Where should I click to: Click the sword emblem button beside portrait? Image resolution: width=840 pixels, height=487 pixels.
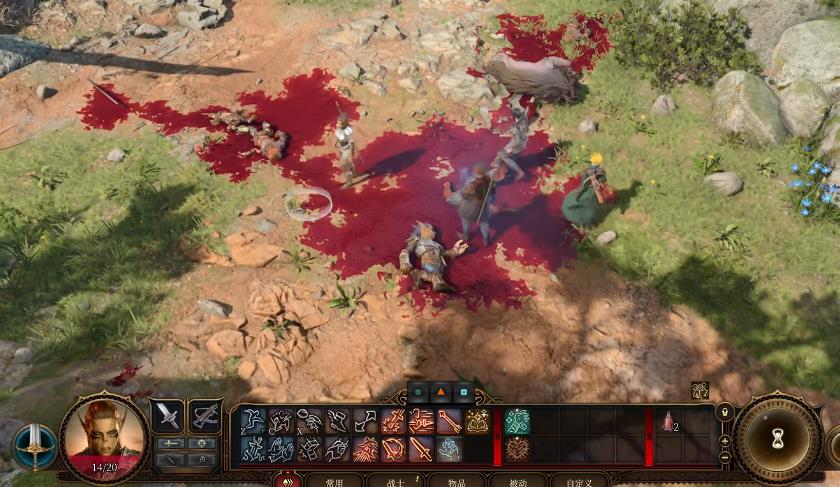tap(34, 446)
